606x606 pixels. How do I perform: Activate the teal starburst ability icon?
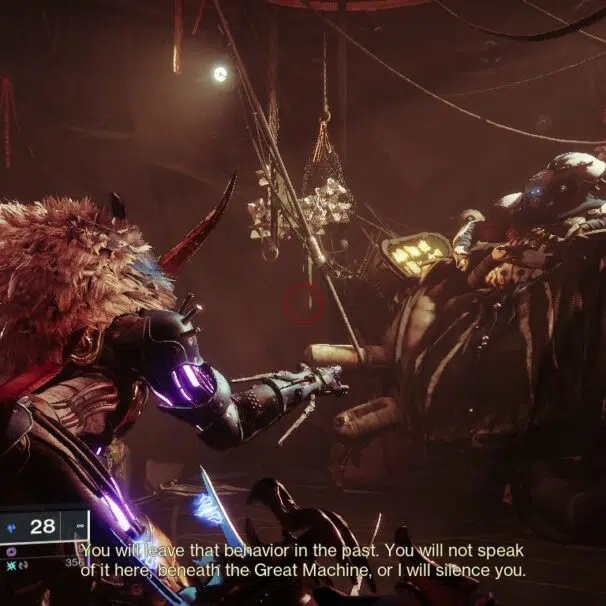[9, 565]
